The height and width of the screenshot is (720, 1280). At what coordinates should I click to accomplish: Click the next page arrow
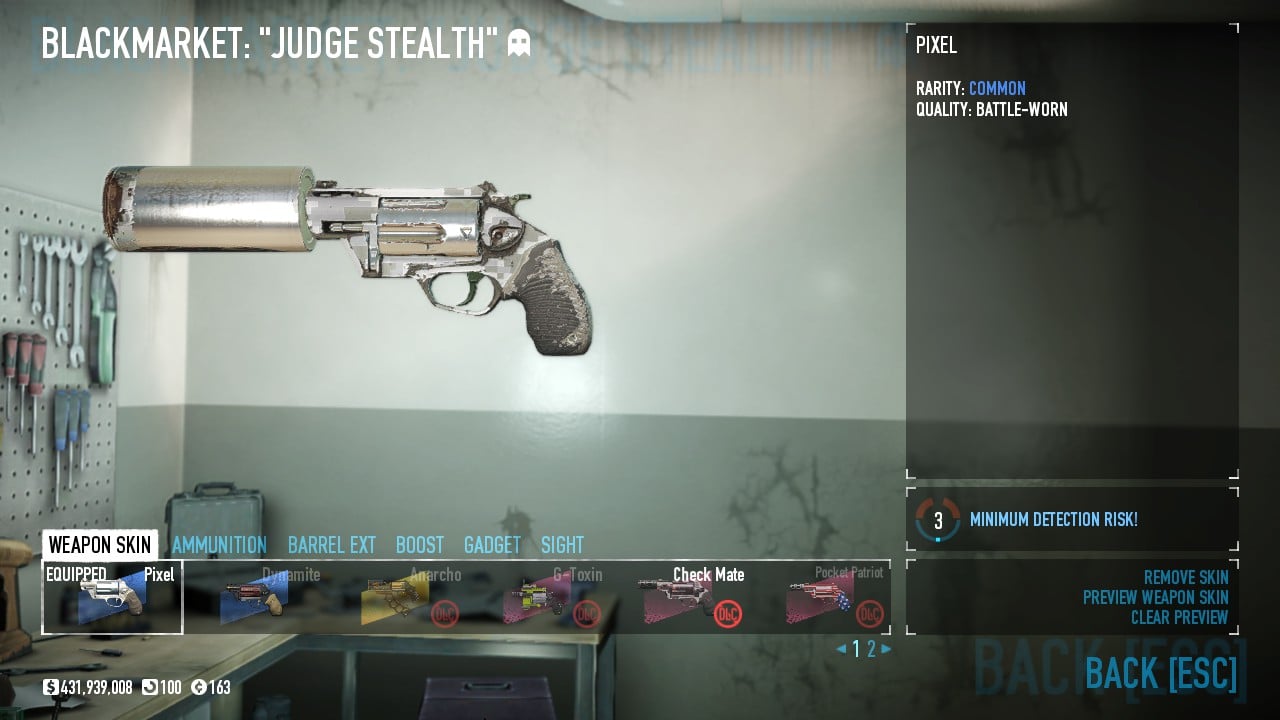click(886, 649)
